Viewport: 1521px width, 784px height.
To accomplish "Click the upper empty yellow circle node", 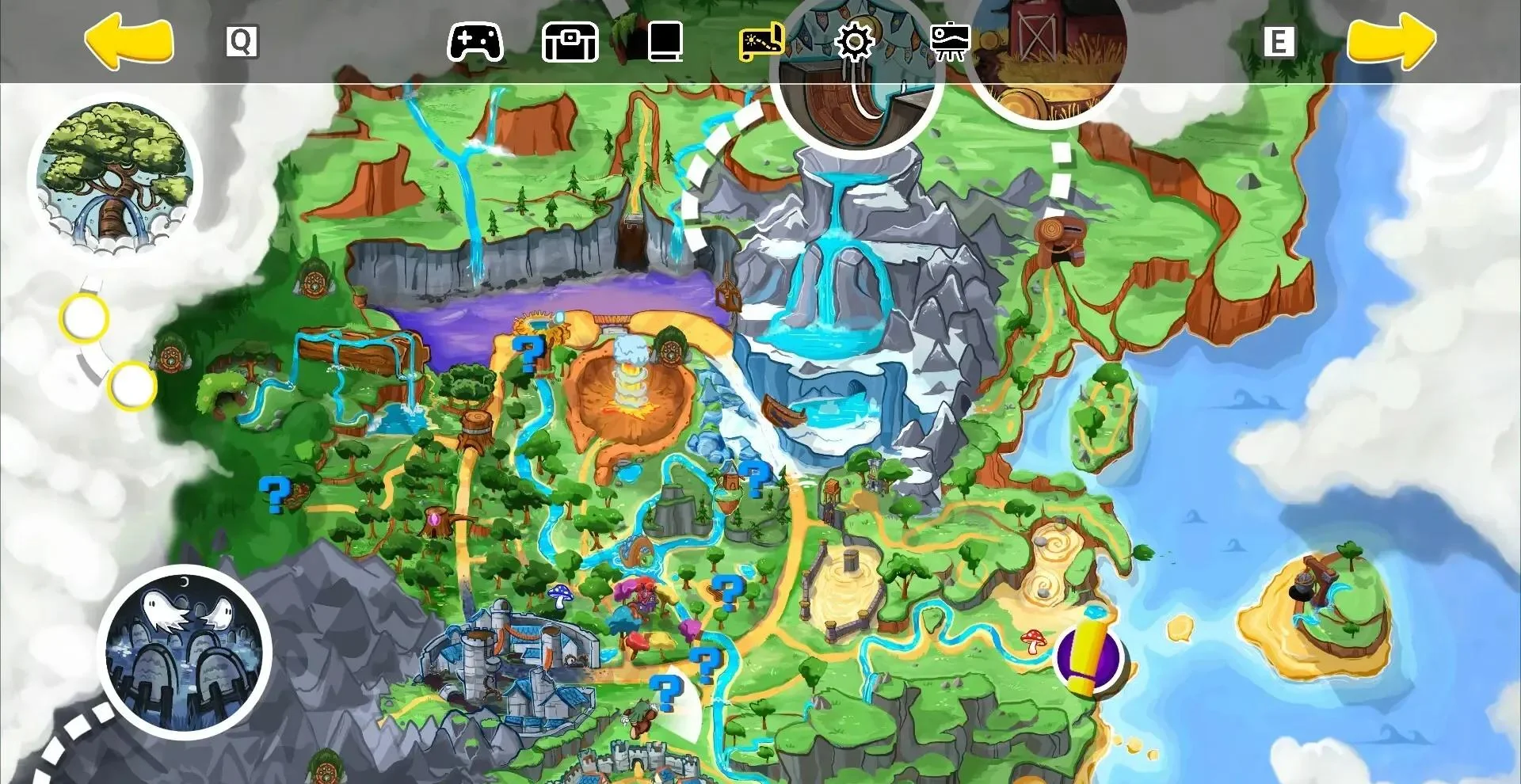I will (85, 318).
